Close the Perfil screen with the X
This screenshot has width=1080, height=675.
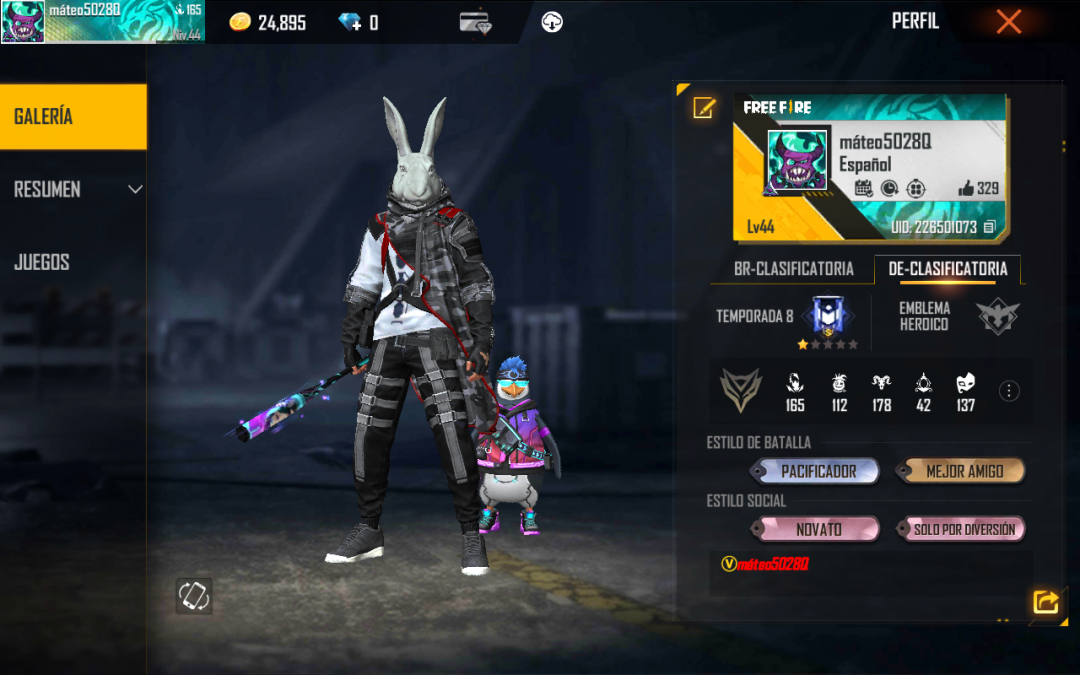tap(1008, 22)
